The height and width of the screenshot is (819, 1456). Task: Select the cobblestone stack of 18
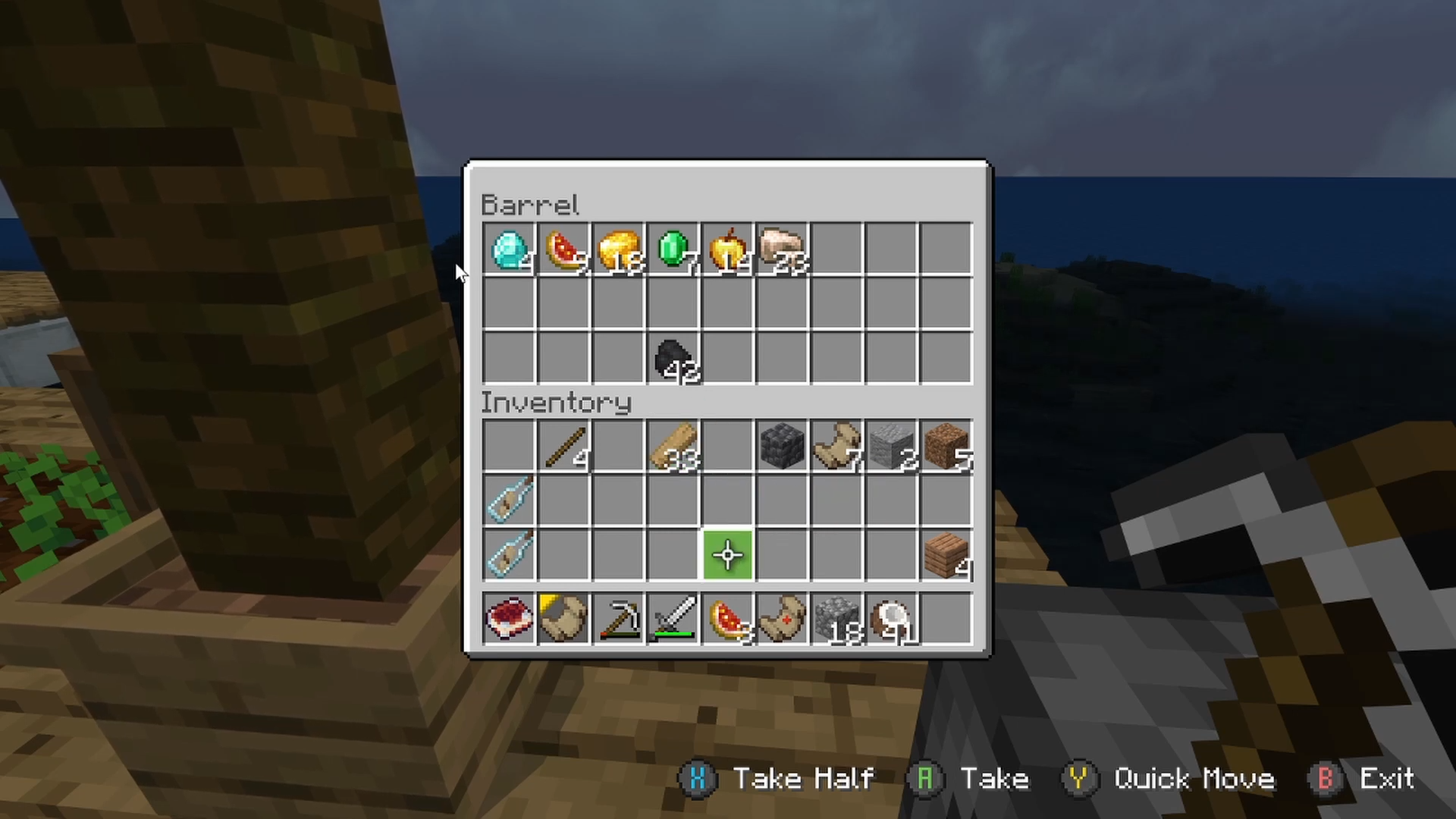pos(836,620)
